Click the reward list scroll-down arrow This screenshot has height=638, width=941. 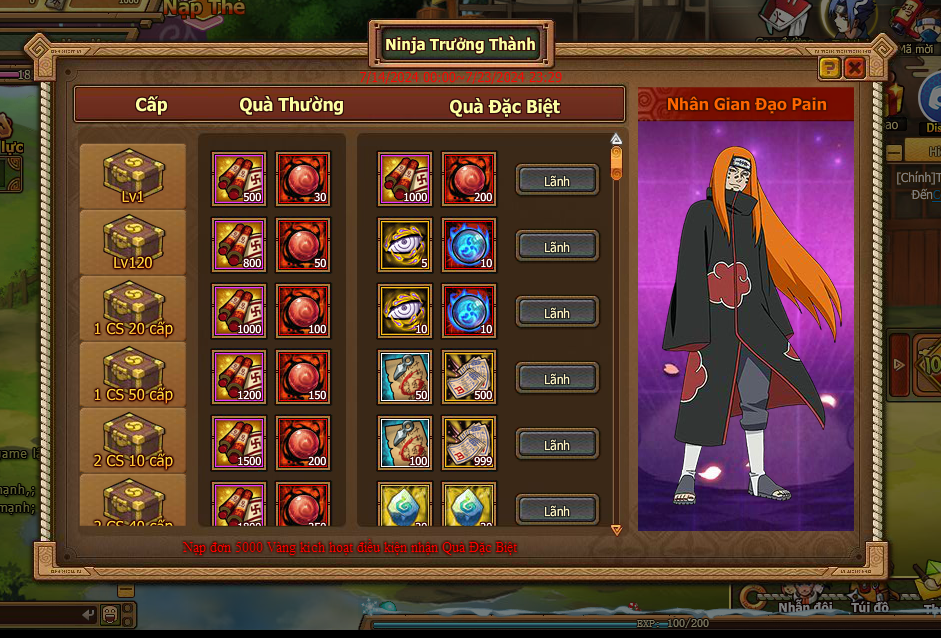(616, 529)
